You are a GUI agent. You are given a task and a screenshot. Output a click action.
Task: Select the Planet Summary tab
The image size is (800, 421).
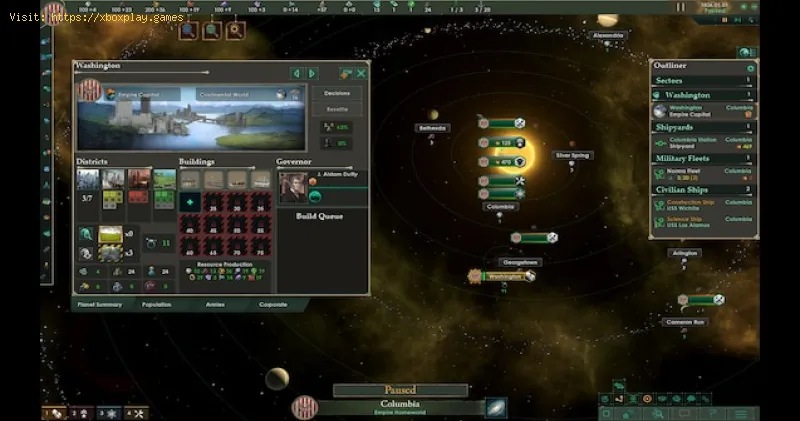click(97, 304)
